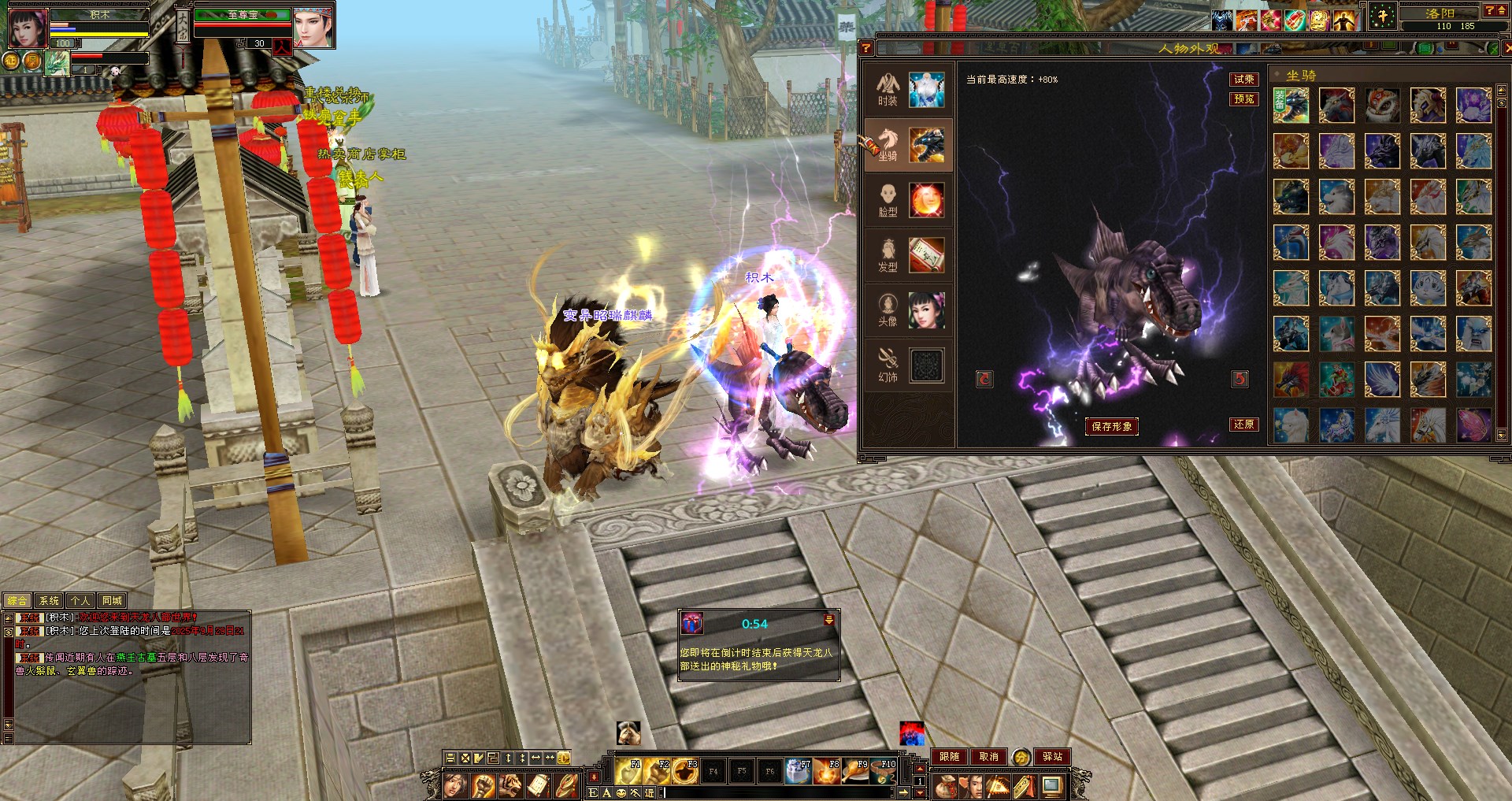Activate the F1 golden fist skill
Viewport: 1512px width, 801px height.
(628, 772)
